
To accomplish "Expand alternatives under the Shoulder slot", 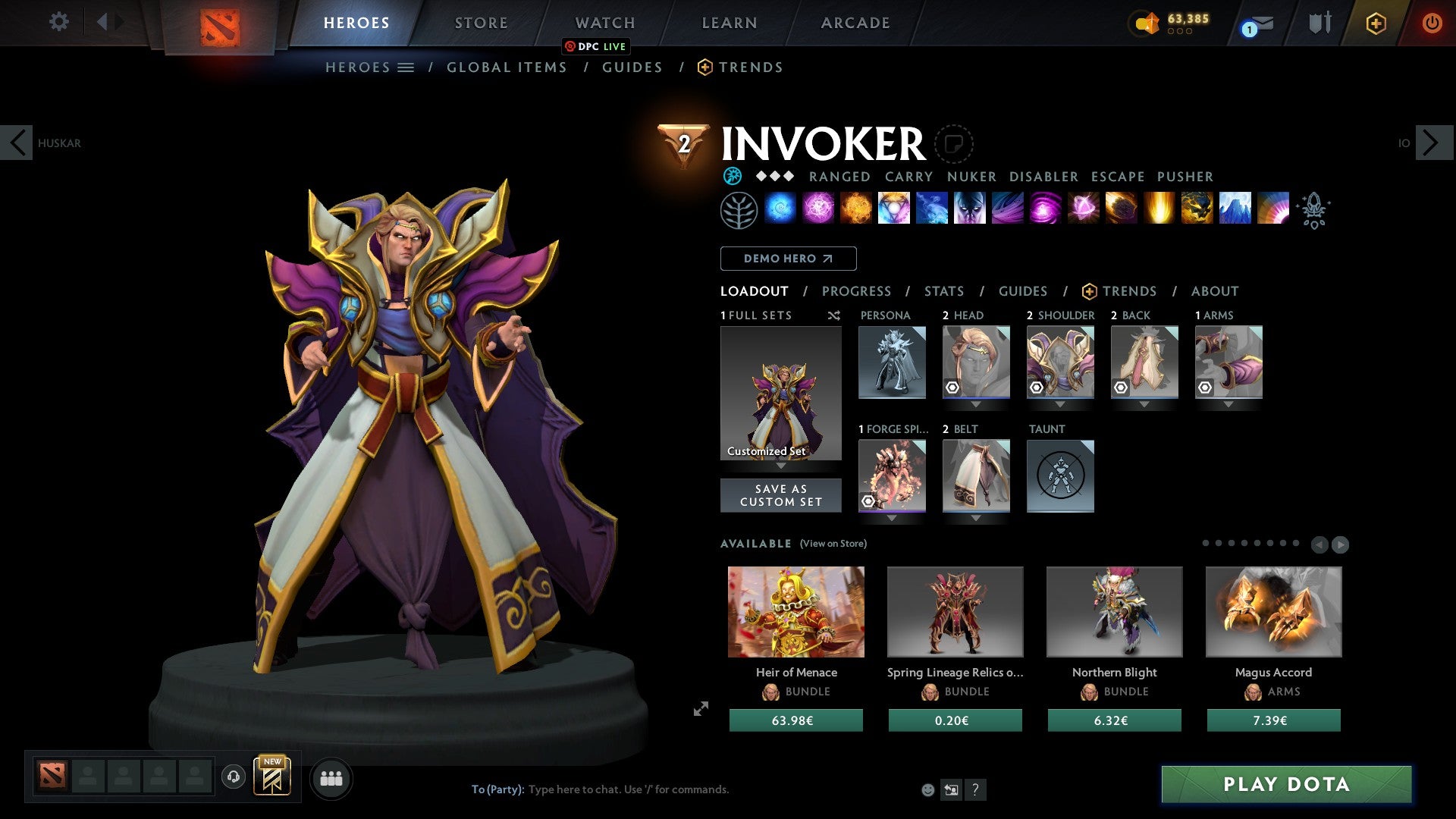I will coord(1060,404).
